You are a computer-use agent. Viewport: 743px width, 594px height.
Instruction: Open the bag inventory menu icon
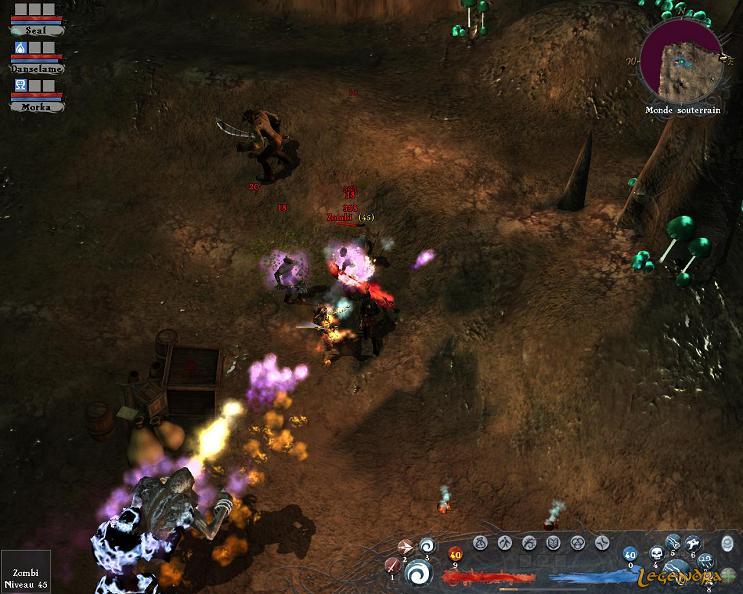pos(479,543)
